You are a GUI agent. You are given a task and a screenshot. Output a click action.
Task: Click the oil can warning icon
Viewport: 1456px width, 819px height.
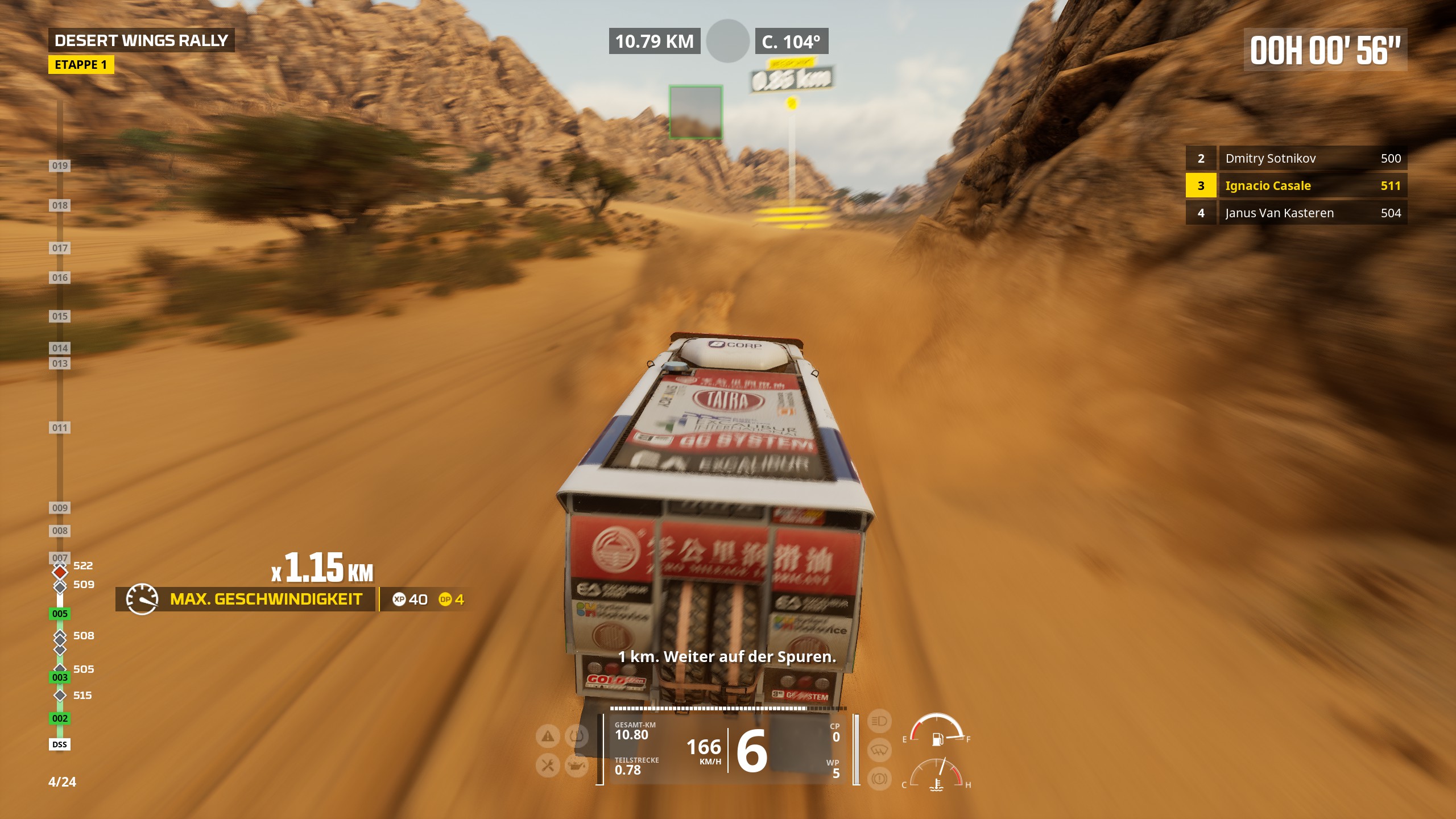pos(577,766)
